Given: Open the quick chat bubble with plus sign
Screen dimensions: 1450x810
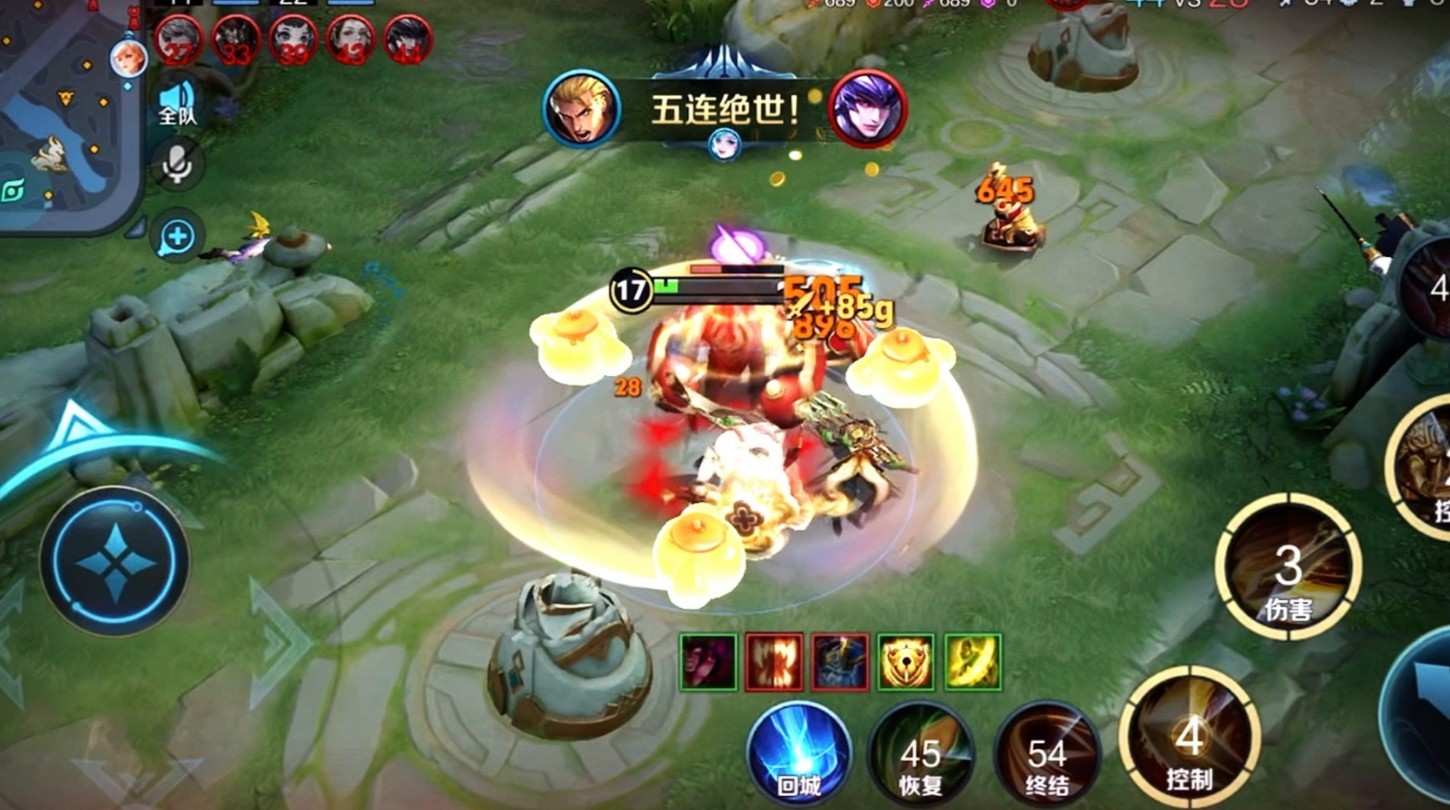Looking at the screenshot, I should (x=177, y=238).
